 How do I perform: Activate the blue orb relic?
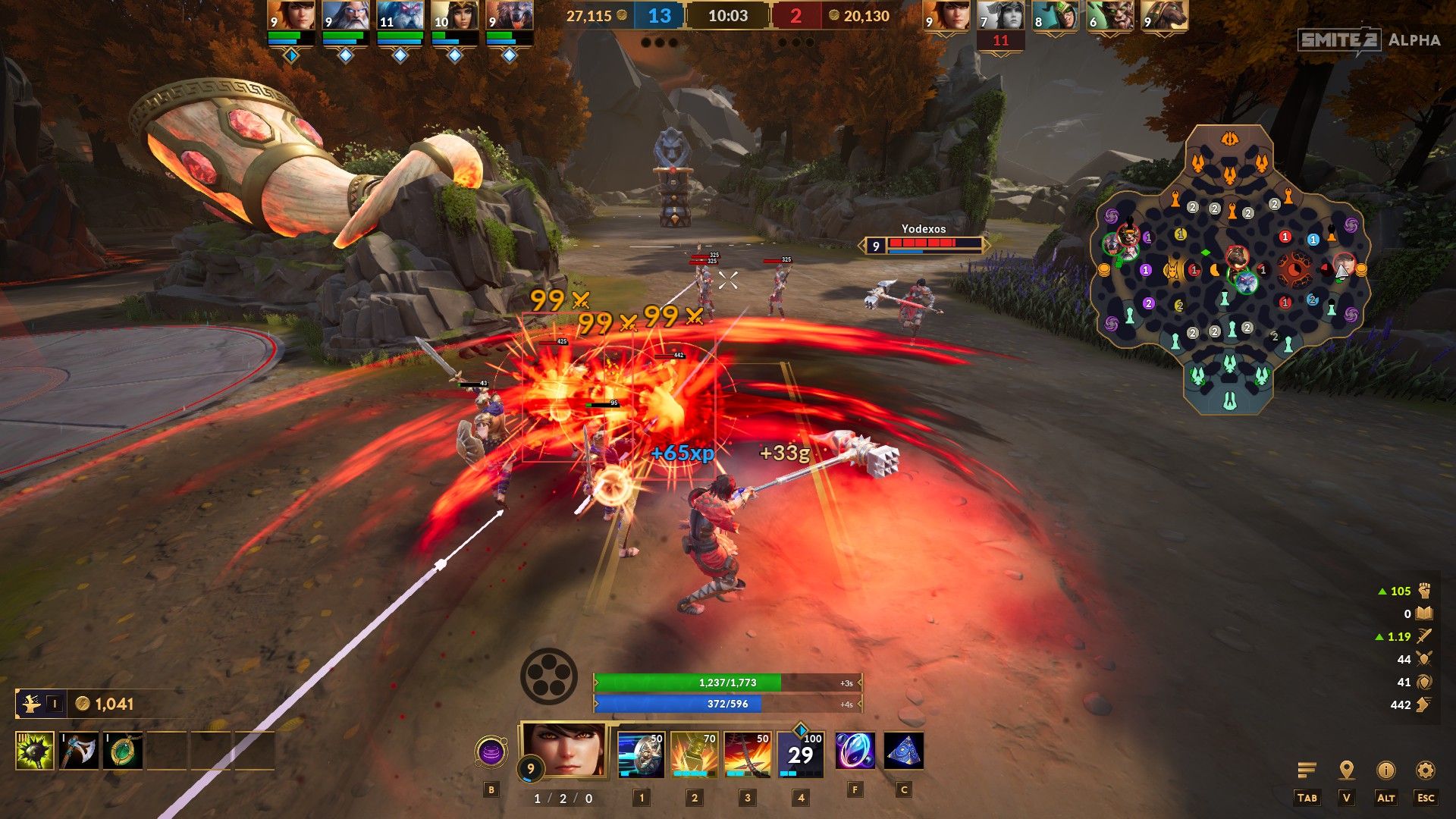pos(855,752)
